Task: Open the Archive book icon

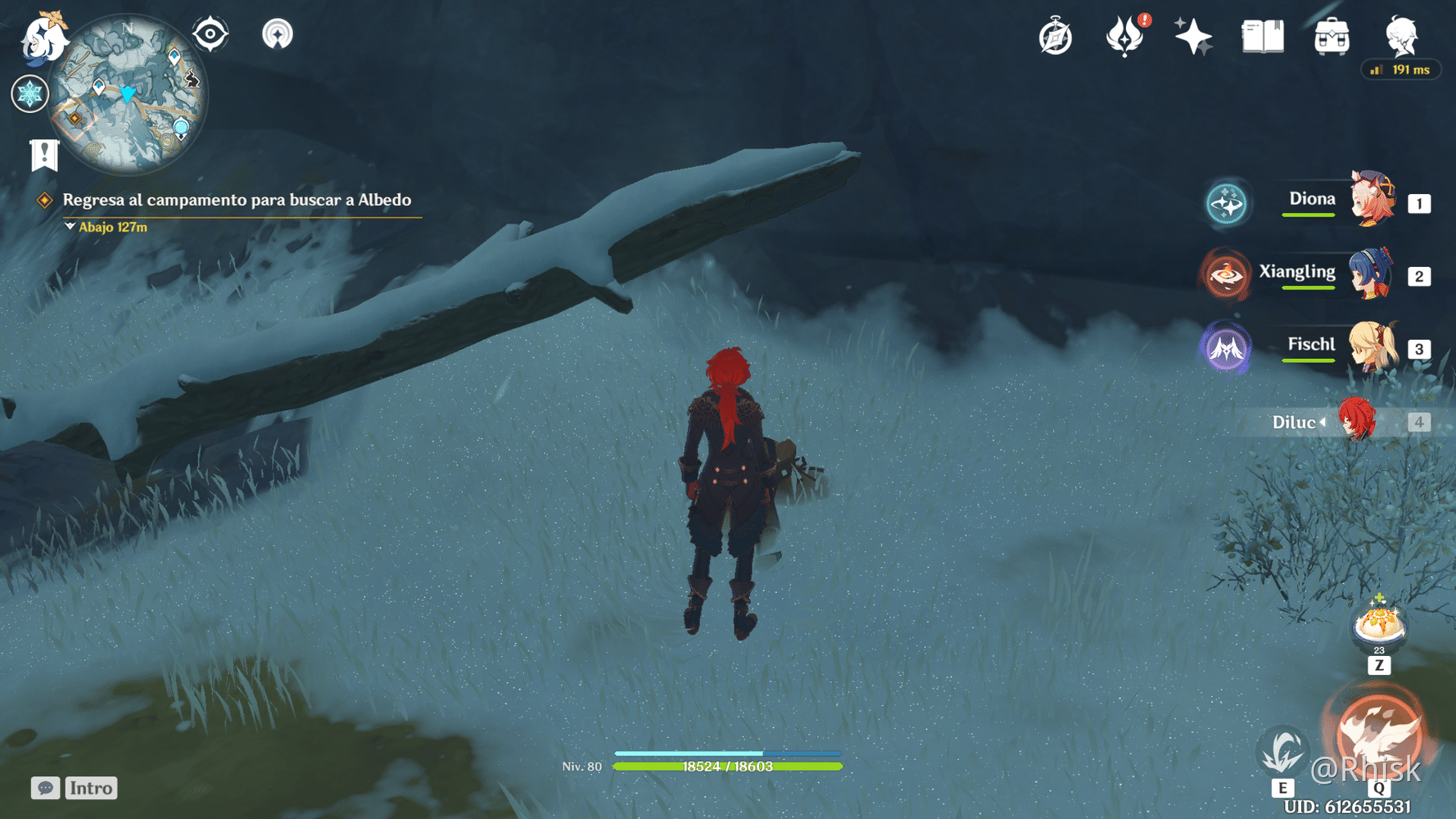Action: click(1261, 35)
